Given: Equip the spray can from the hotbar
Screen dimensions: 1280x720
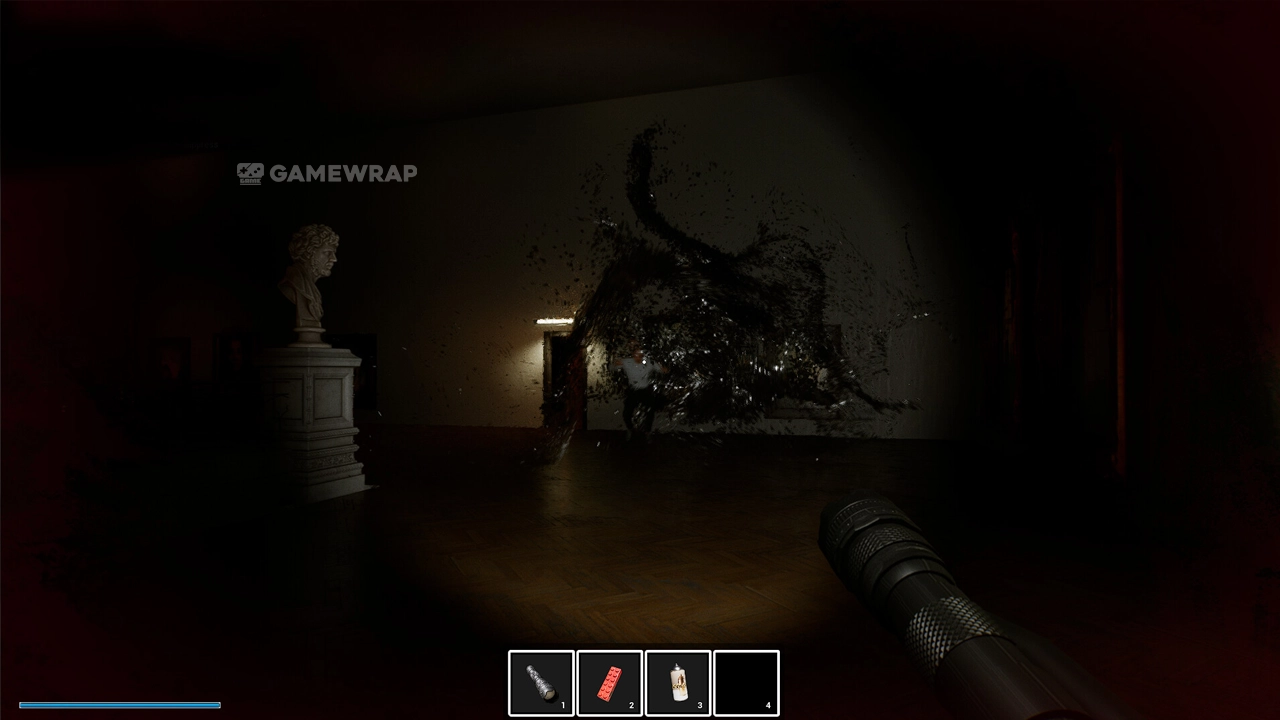Looking at the screenshot, I should tap(678, 683).
